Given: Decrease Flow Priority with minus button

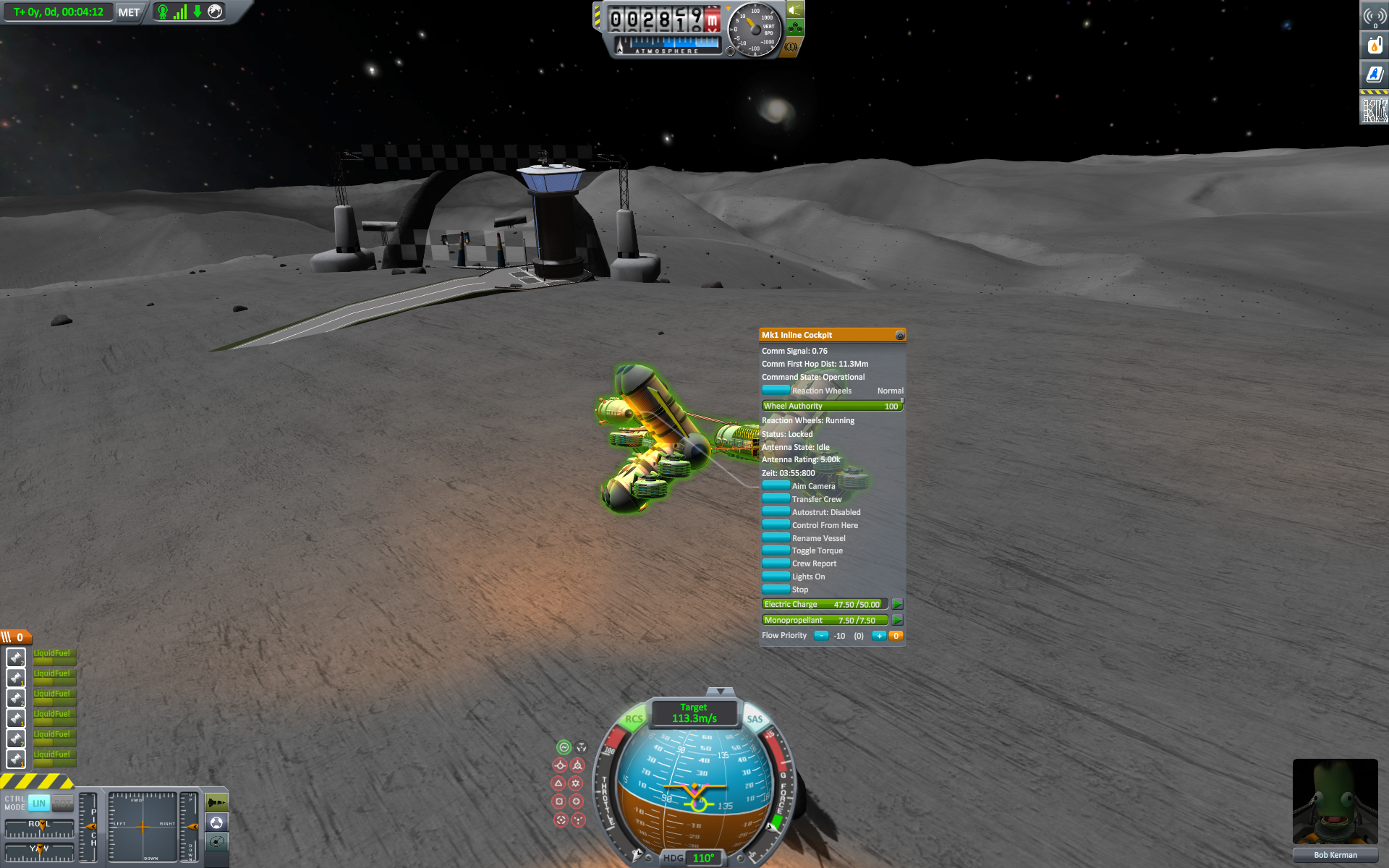Looking at the screenshot, I should 821,636.
